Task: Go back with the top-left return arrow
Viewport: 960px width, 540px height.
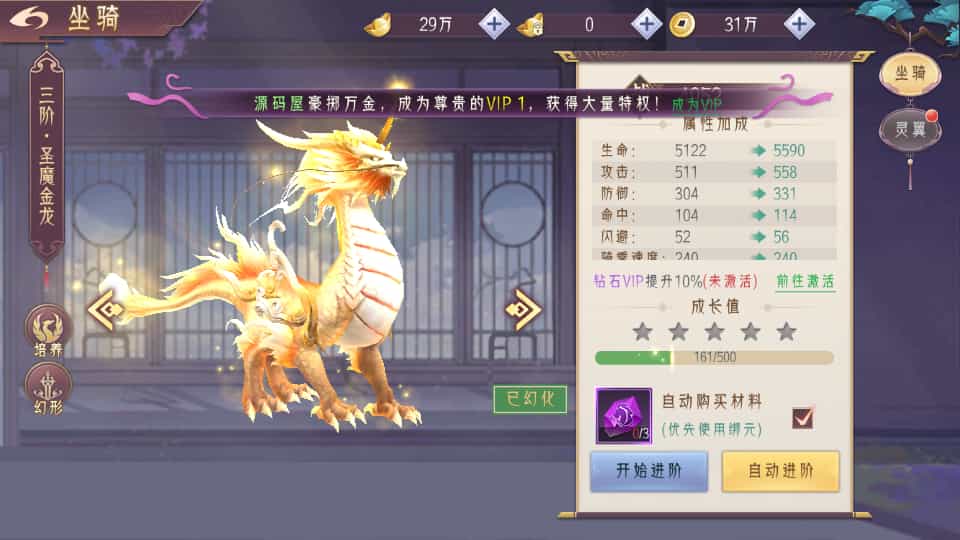Action: pyautogui.click(x=30, y=20)
